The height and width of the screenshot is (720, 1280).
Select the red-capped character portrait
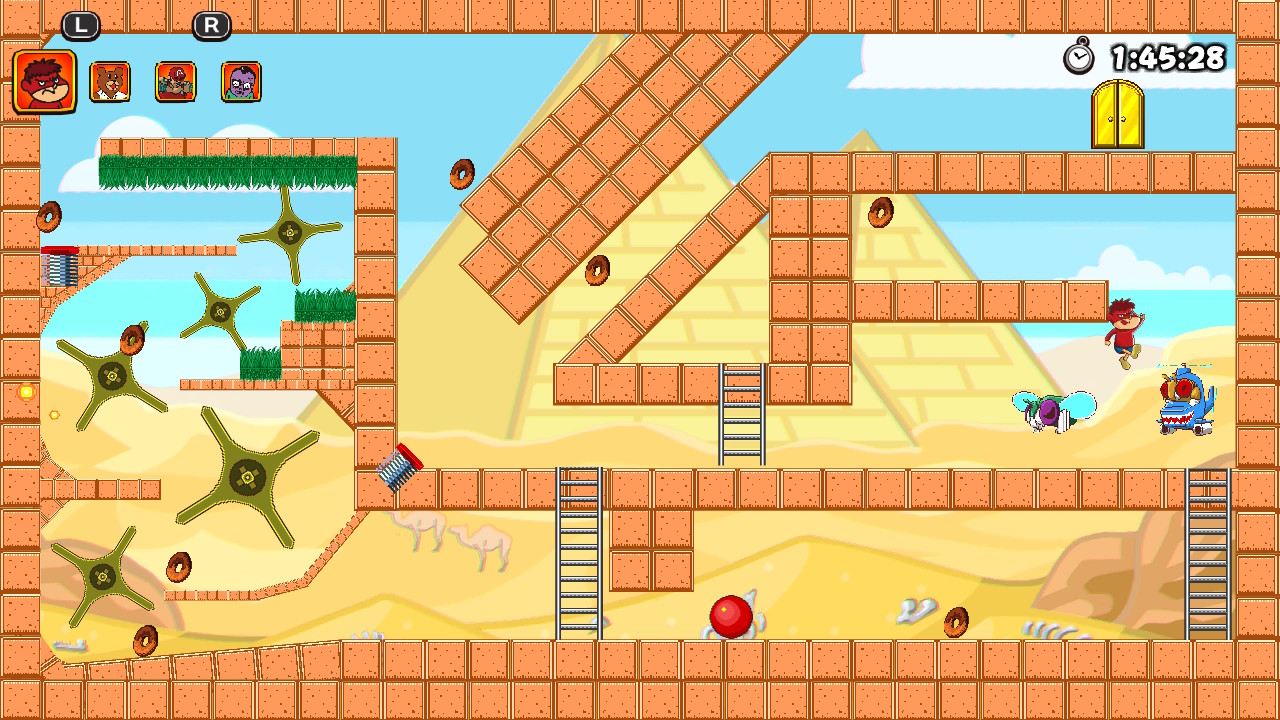point(175,80)
